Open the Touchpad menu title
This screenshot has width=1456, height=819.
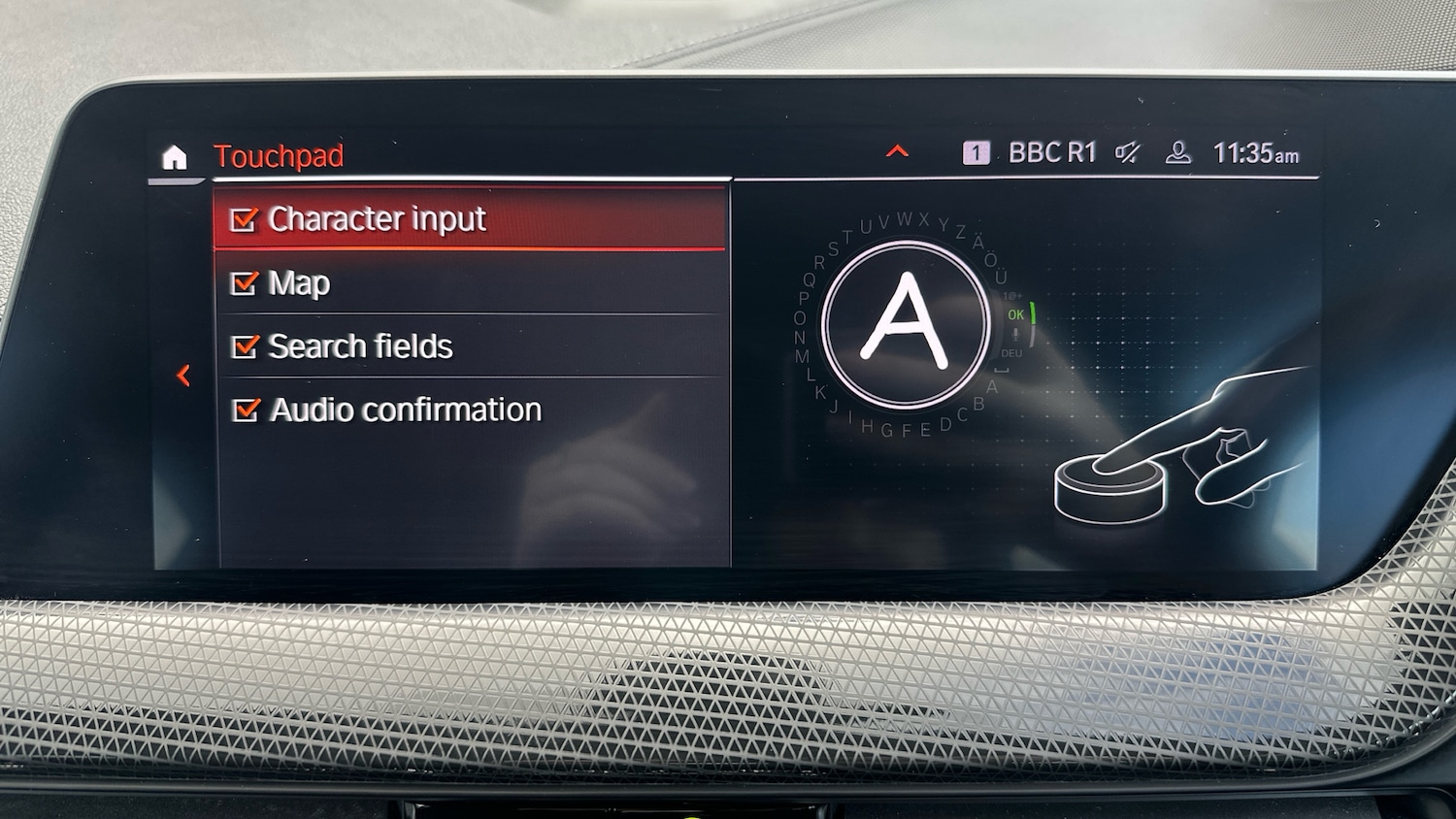click(x=280, y=156)
